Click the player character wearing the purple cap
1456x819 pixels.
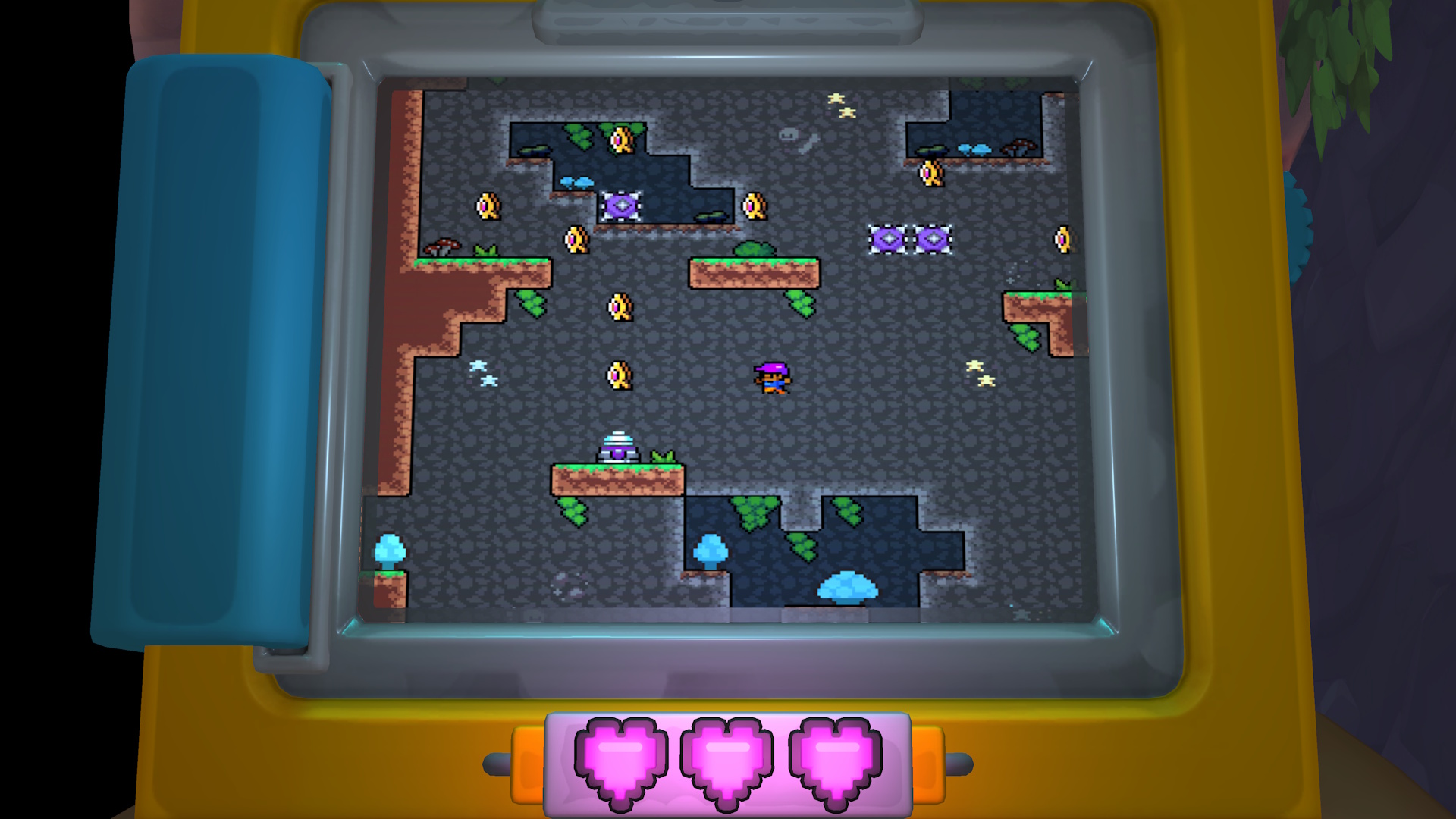click(x=772, y=377)
